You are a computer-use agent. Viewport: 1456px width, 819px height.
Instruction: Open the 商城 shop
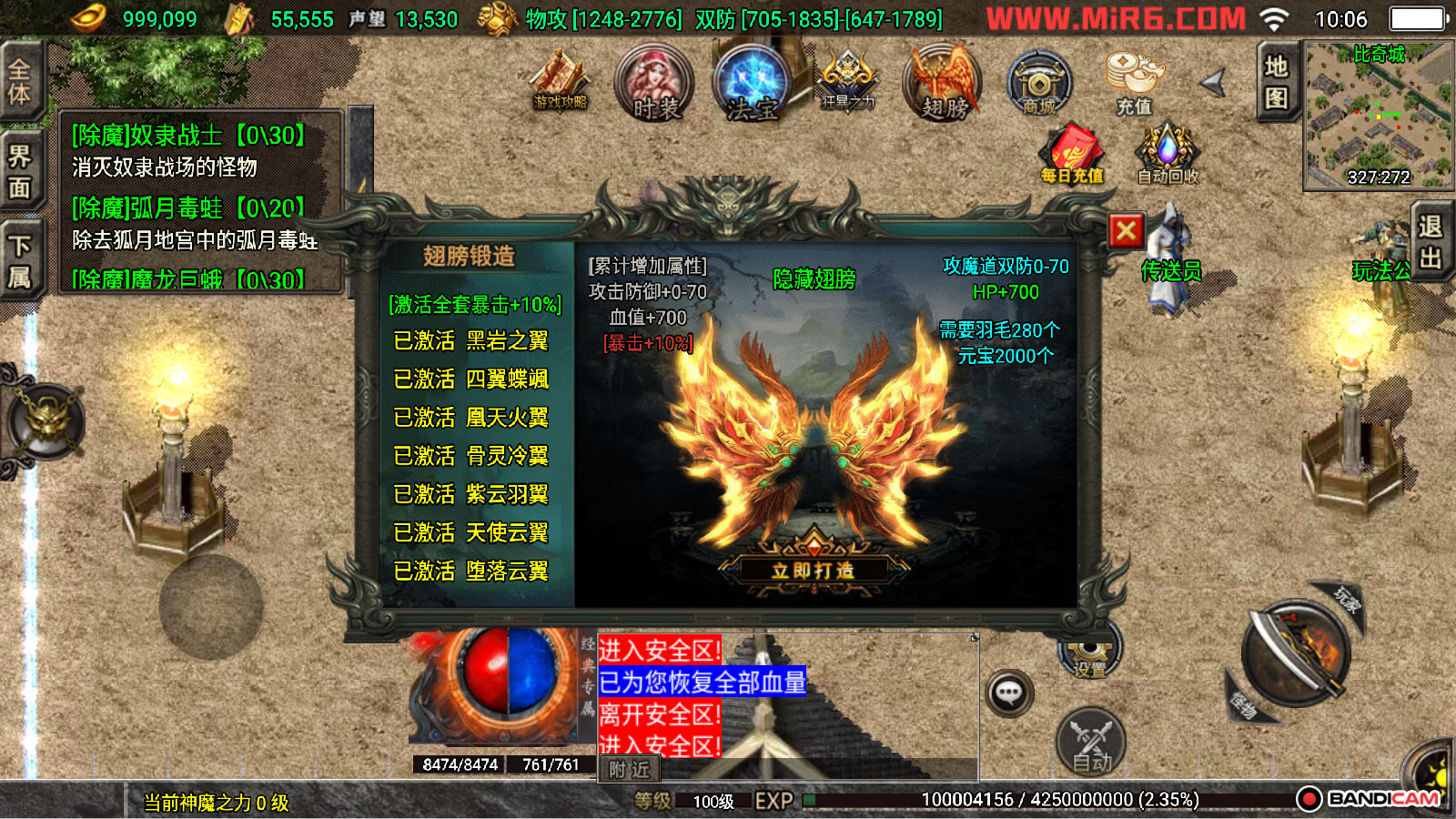tap(1039, 84)
